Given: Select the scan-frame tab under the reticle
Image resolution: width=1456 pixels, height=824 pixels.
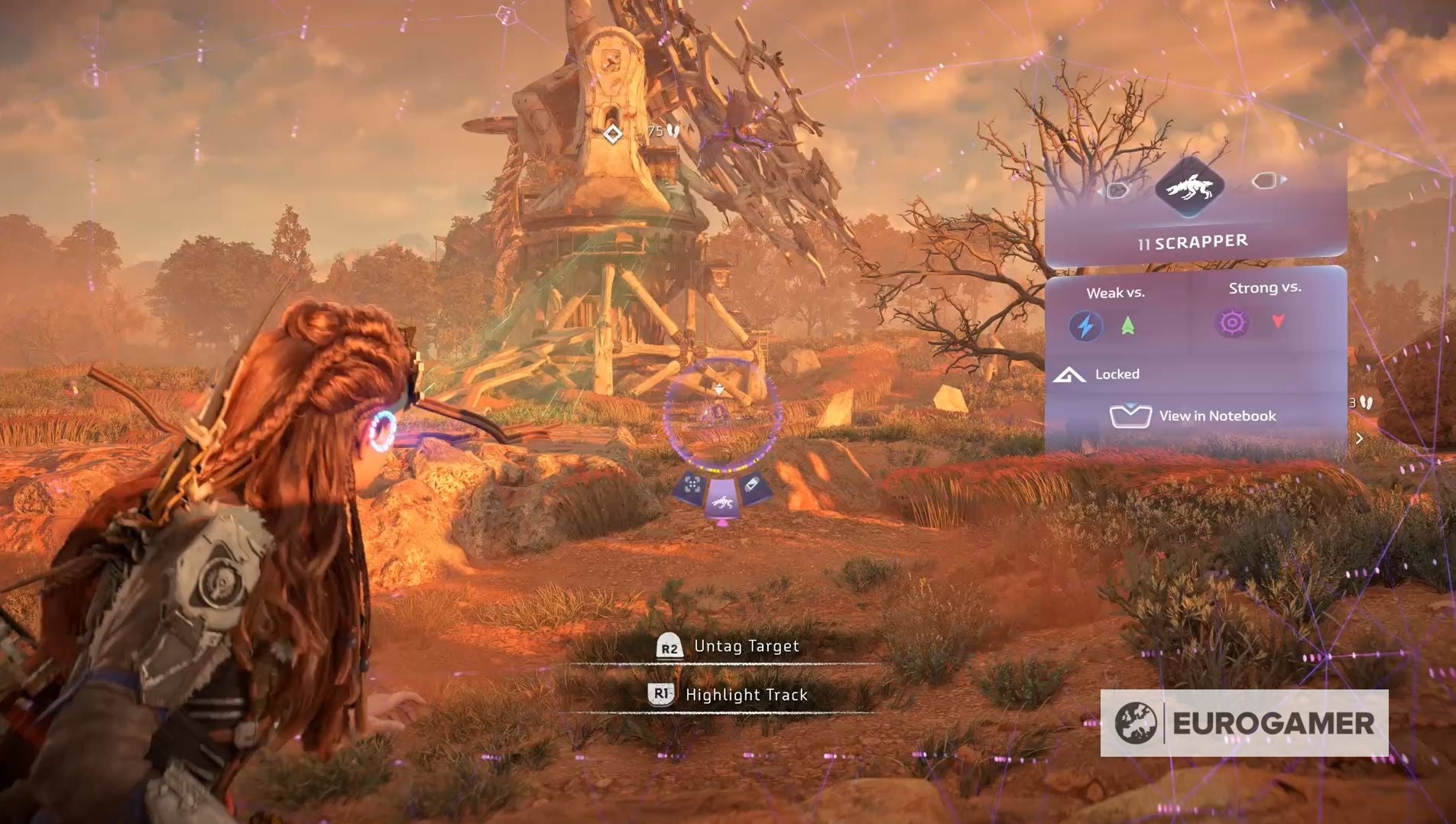Looking at the screenshot, I should pos(692,485).
